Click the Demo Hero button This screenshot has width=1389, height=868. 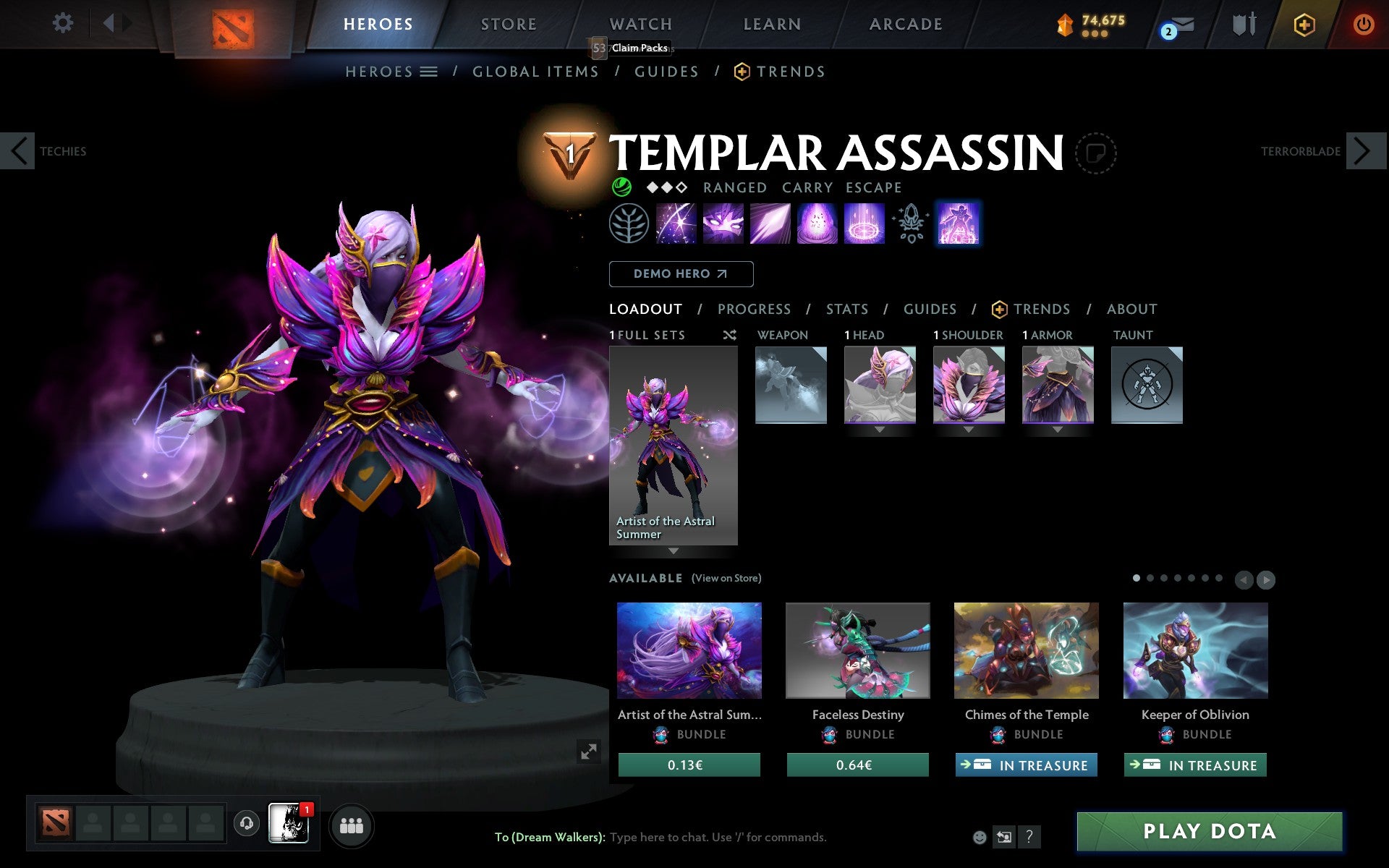click(x=681, y=274)
